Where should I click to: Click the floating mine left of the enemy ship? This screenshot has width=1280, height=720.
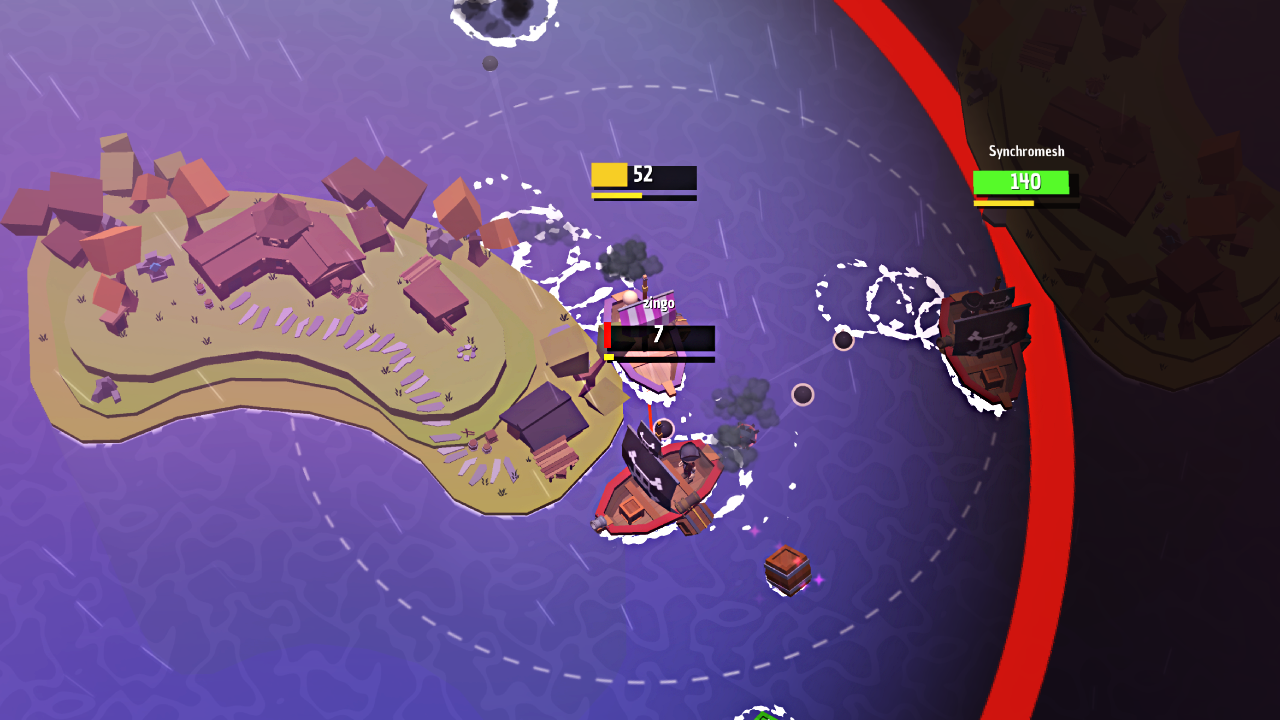tap(845, 340)
